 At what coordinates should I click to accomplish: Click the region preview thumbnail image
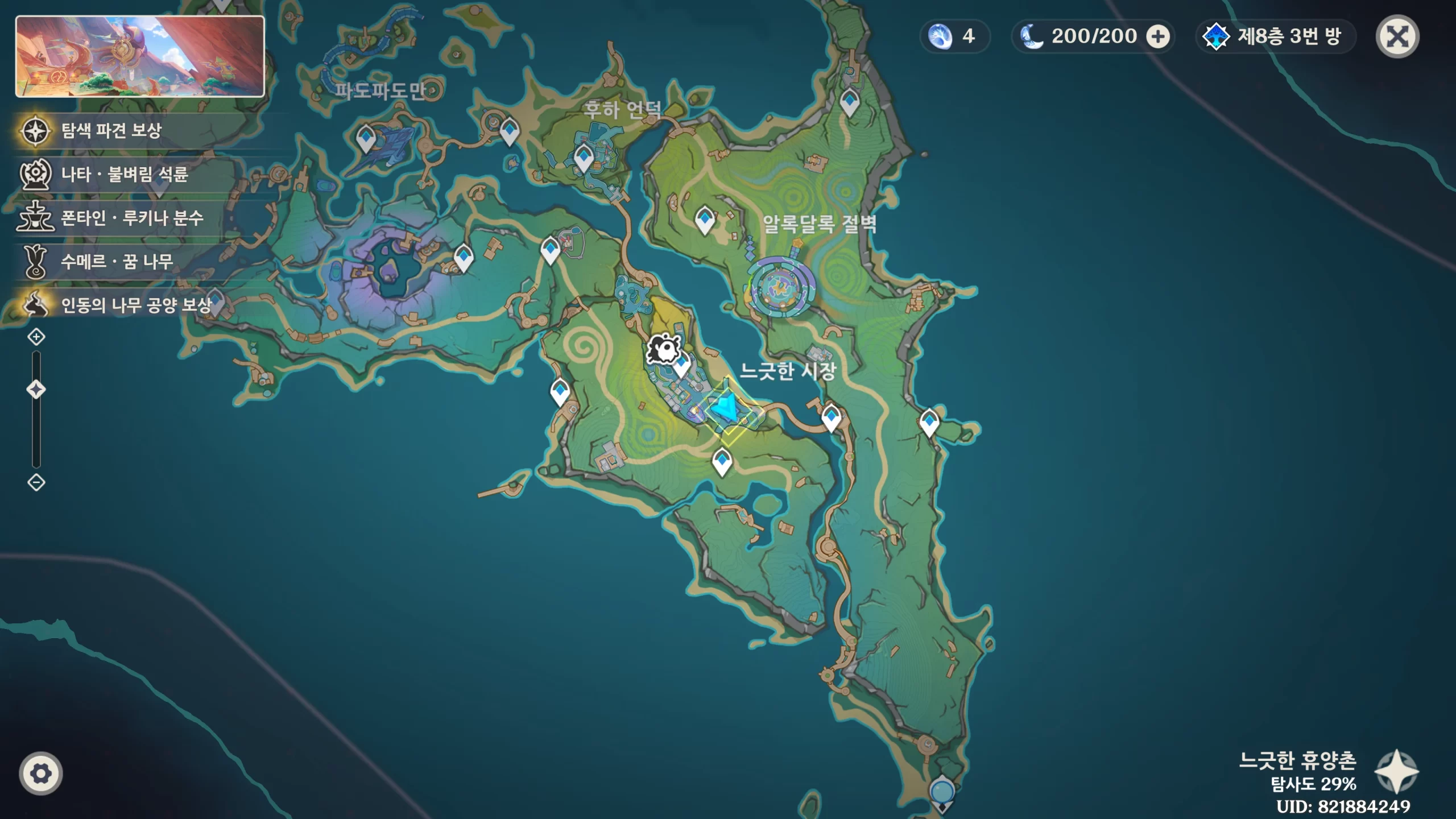click(x=140, y=56)
